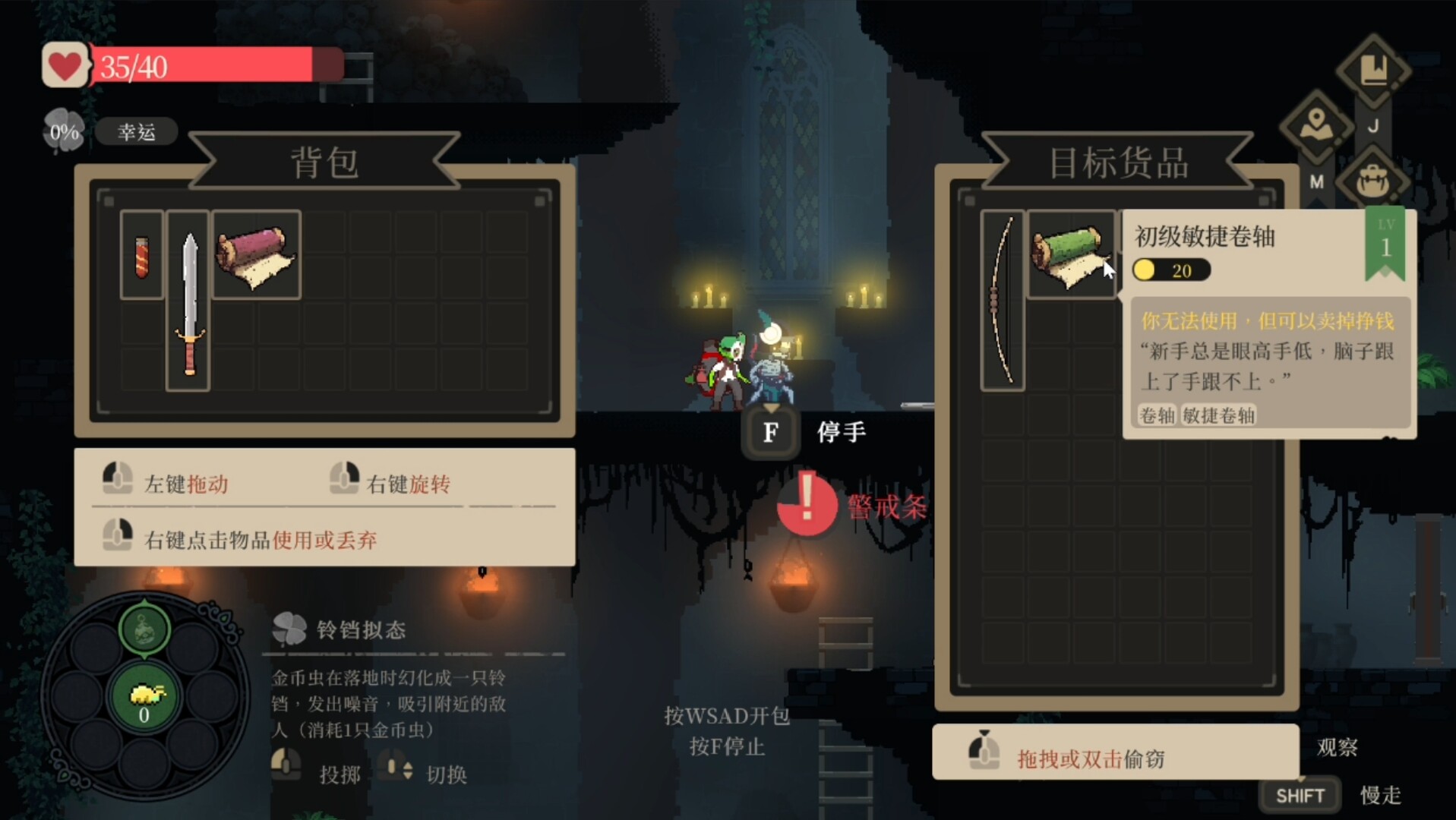This screenshot has width=1456, height=820.
Task: Select the red potion vial in backpack
Action: (x=142, y=255)
